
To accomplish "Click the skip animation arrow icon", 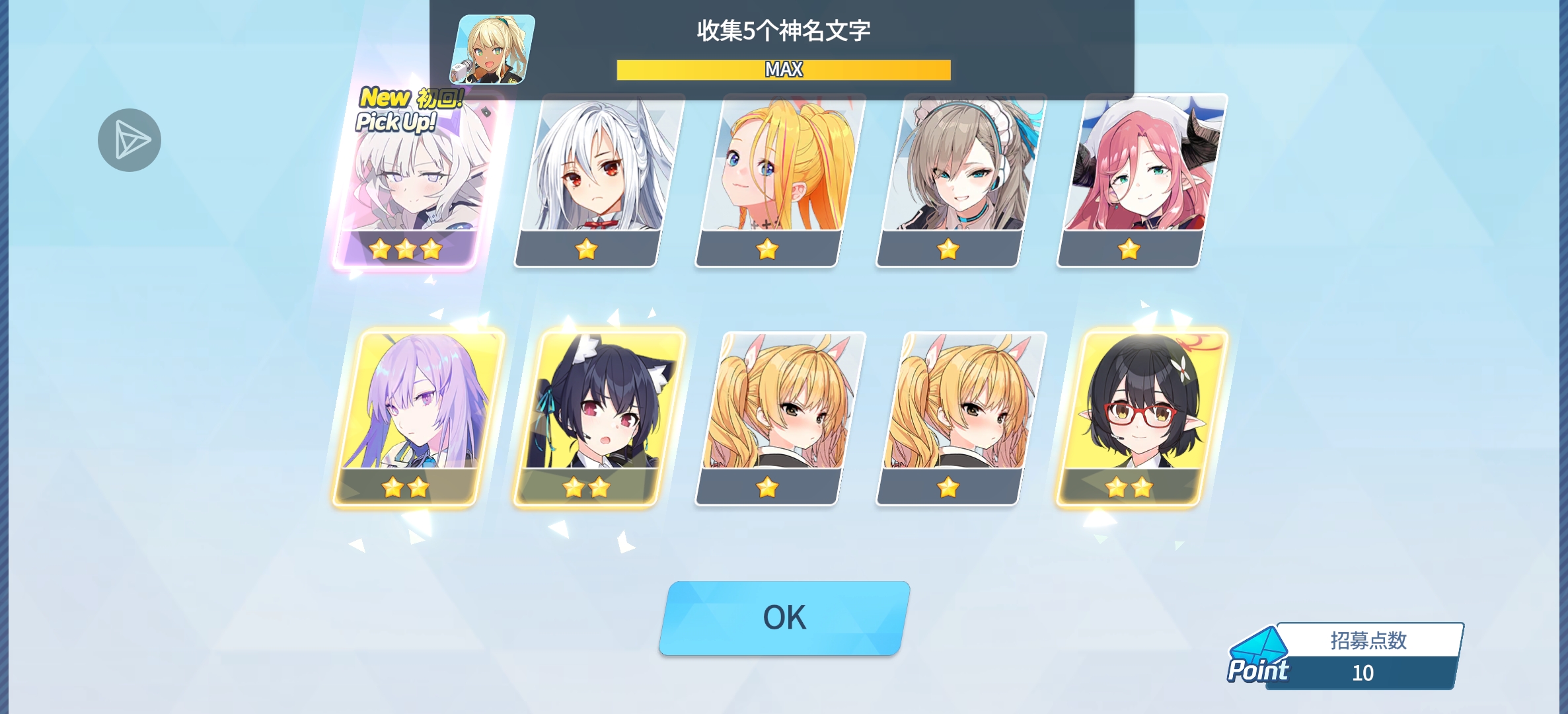I will [131, 139].
